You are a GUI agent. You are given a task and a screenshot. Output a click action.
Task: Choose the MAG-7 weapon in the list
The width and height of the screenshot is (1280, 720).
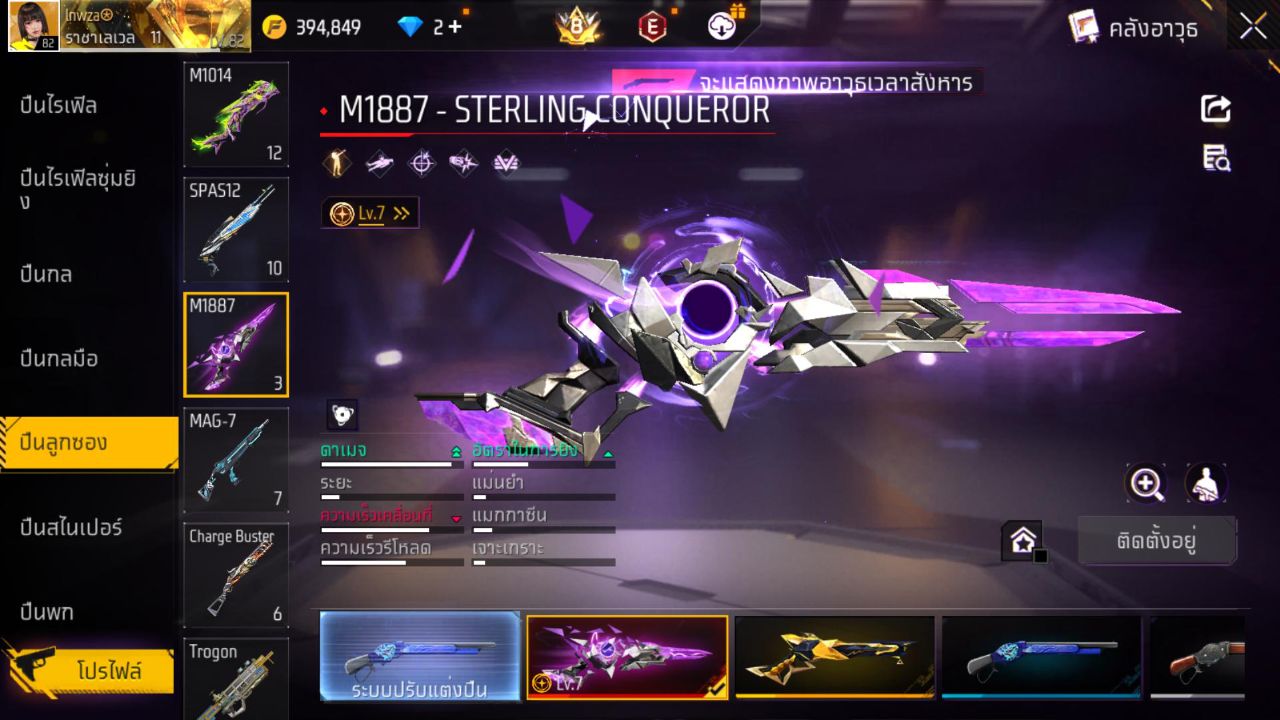coord(236,459)
